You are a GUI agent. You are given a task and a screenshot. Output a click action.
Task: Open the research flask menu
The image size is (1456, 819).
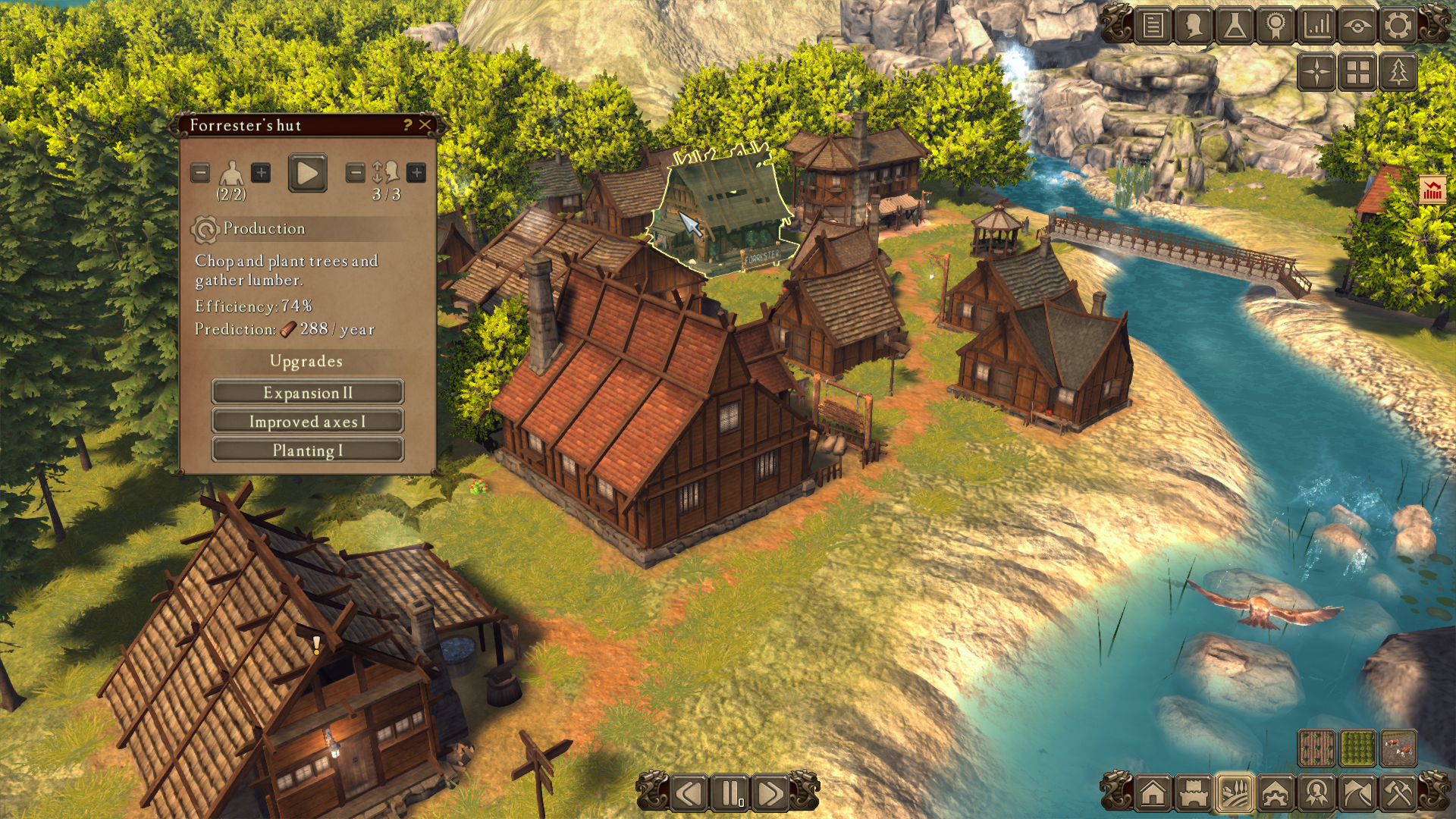pos(1235,26)
